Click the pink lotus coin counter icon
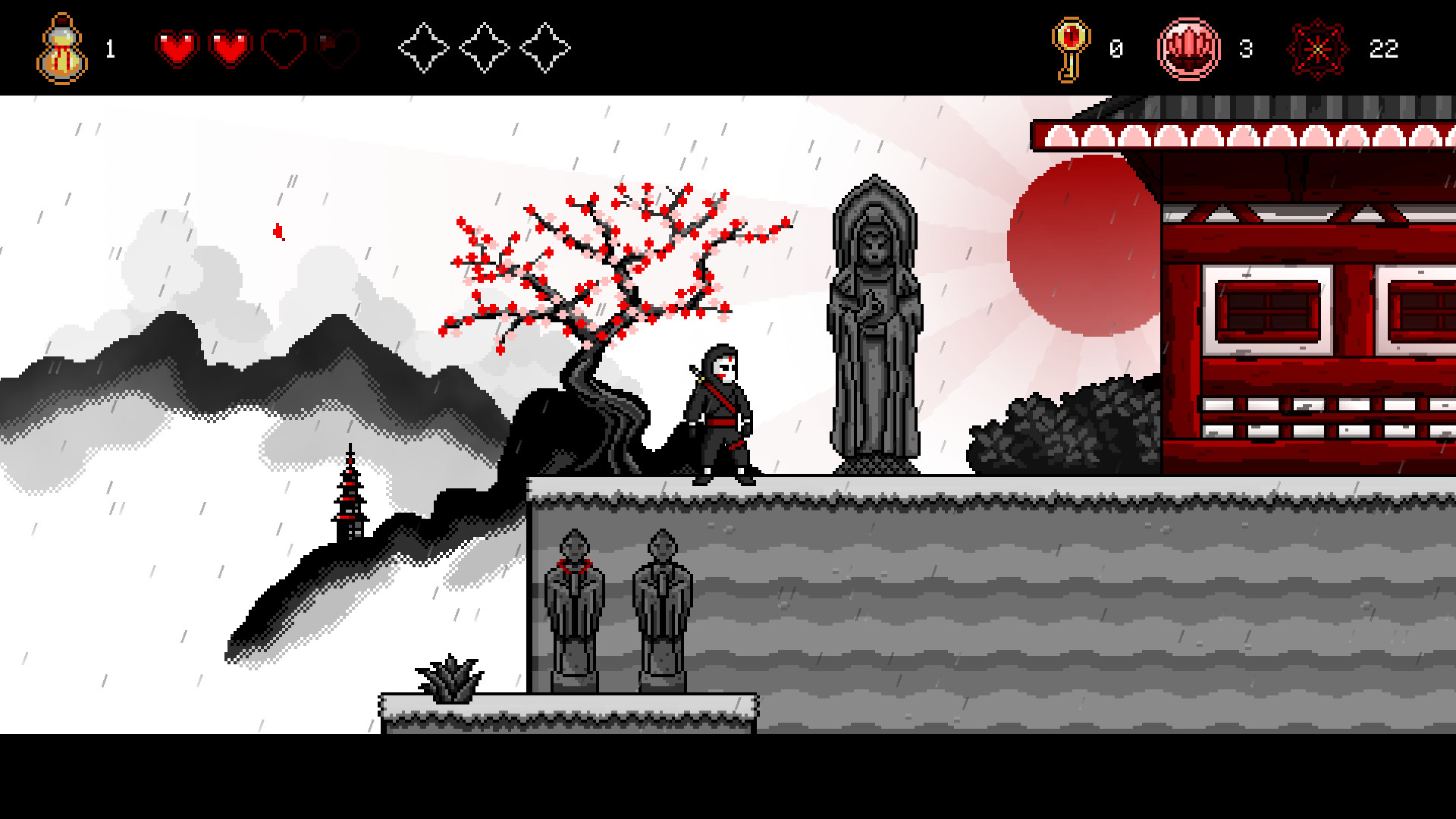1456x819 pixels. click(1189, 49)
